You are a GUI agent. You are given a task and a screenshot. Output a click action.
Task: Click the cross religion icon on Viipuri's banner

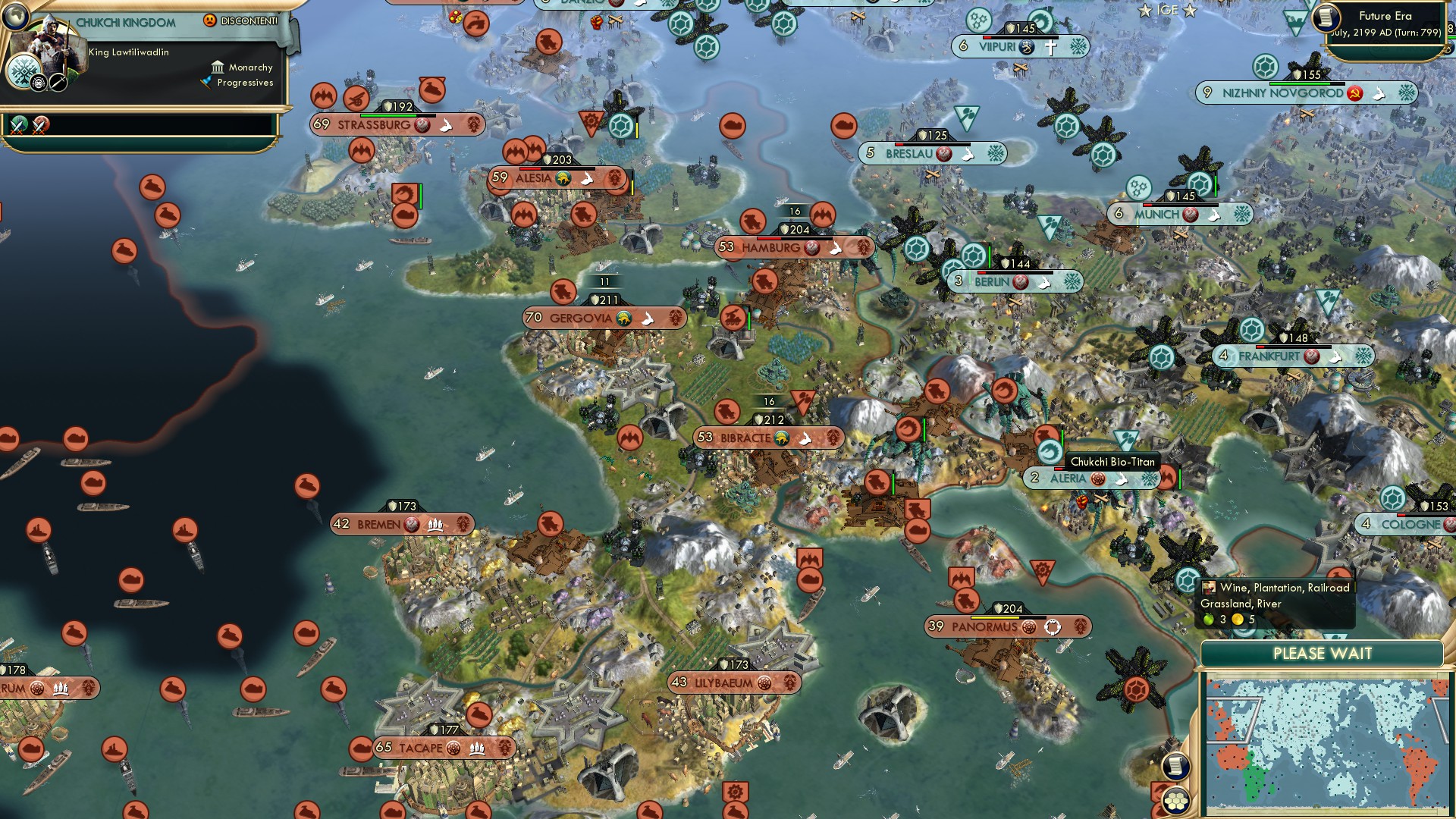click(x=1050, y=46)
